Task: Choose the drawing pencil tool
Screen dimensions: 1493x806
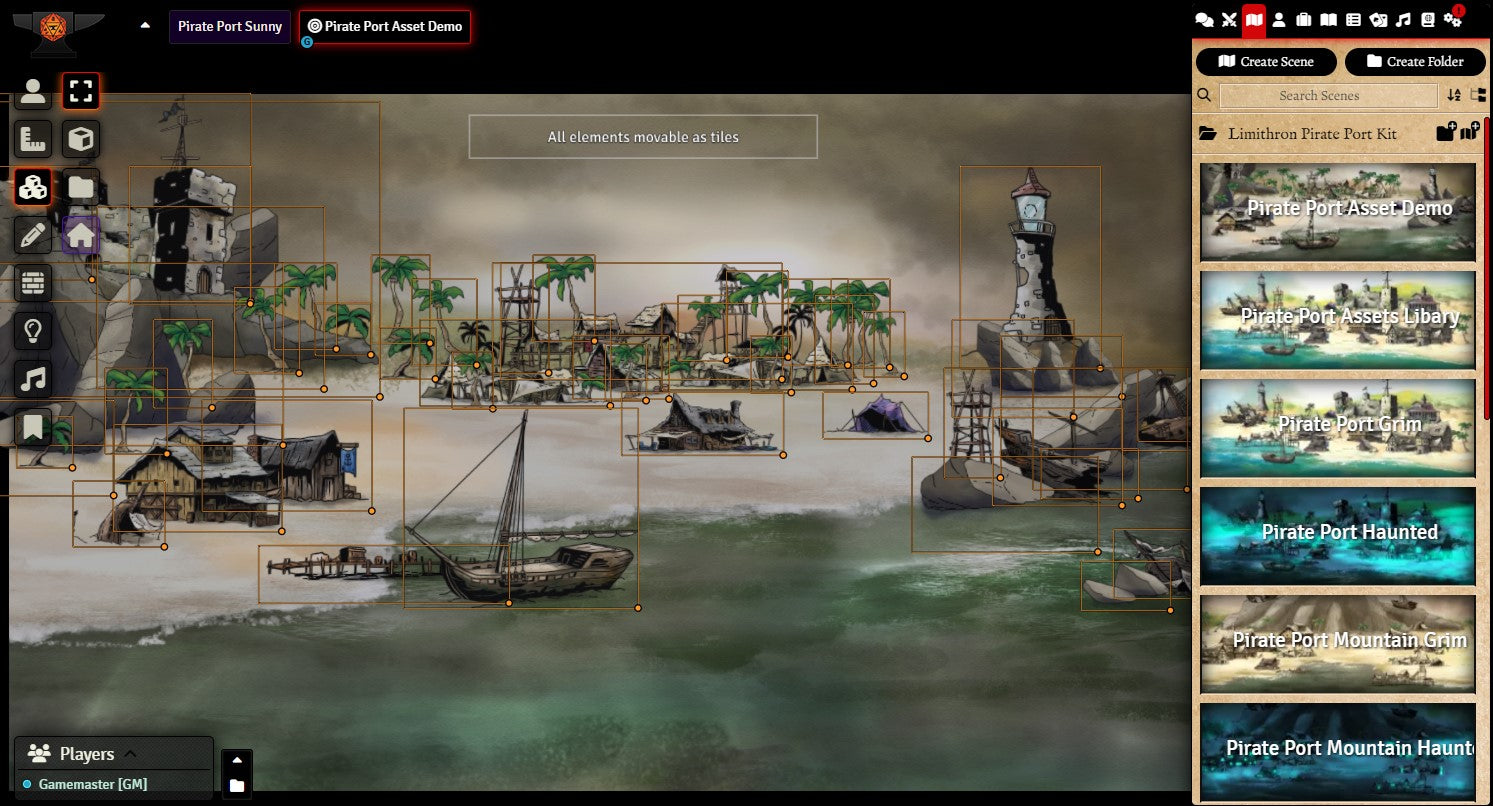Action: (x=33, y=236)
